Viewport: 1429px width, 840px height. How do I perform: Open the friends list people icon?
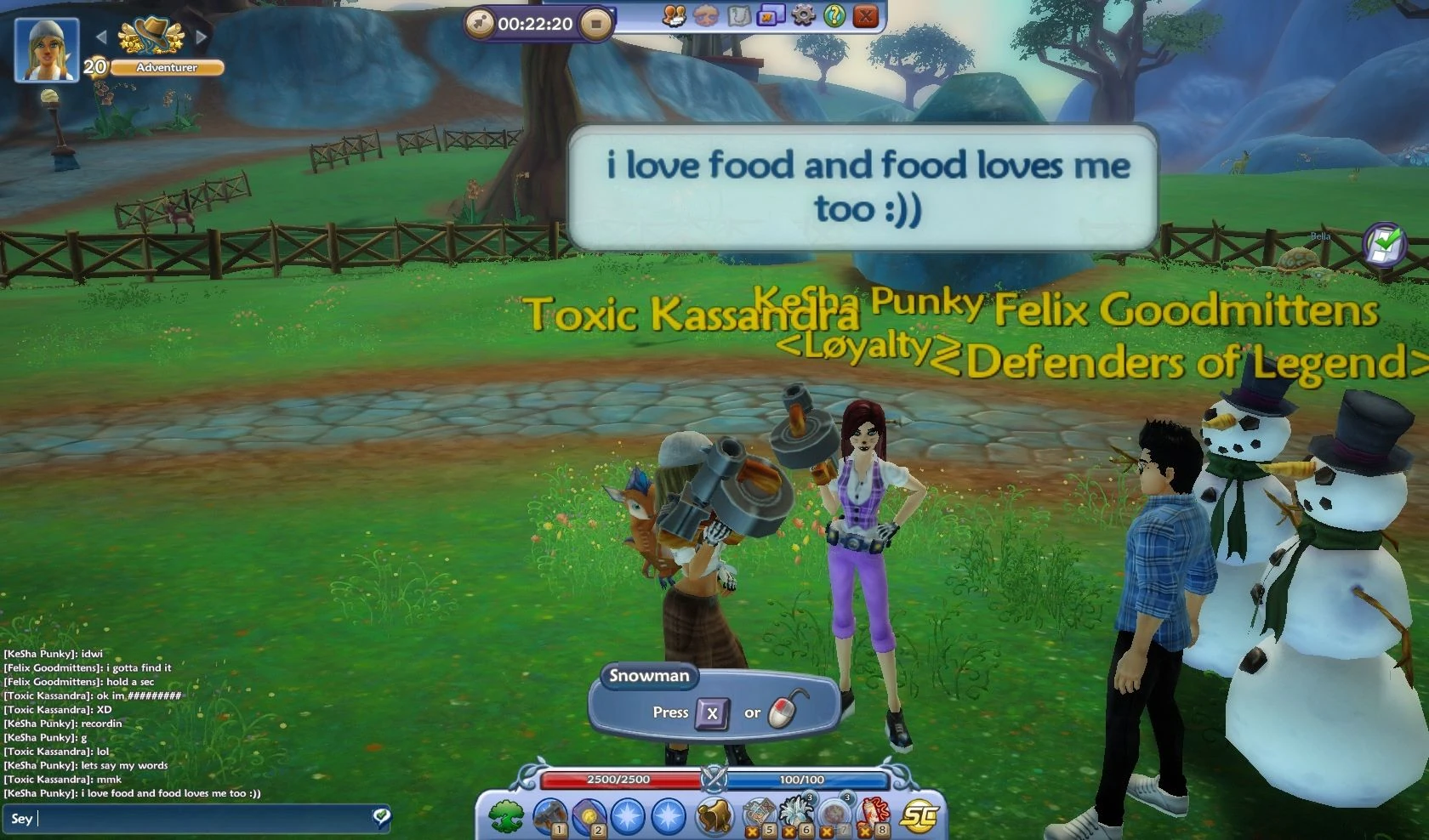click(673, 16)
